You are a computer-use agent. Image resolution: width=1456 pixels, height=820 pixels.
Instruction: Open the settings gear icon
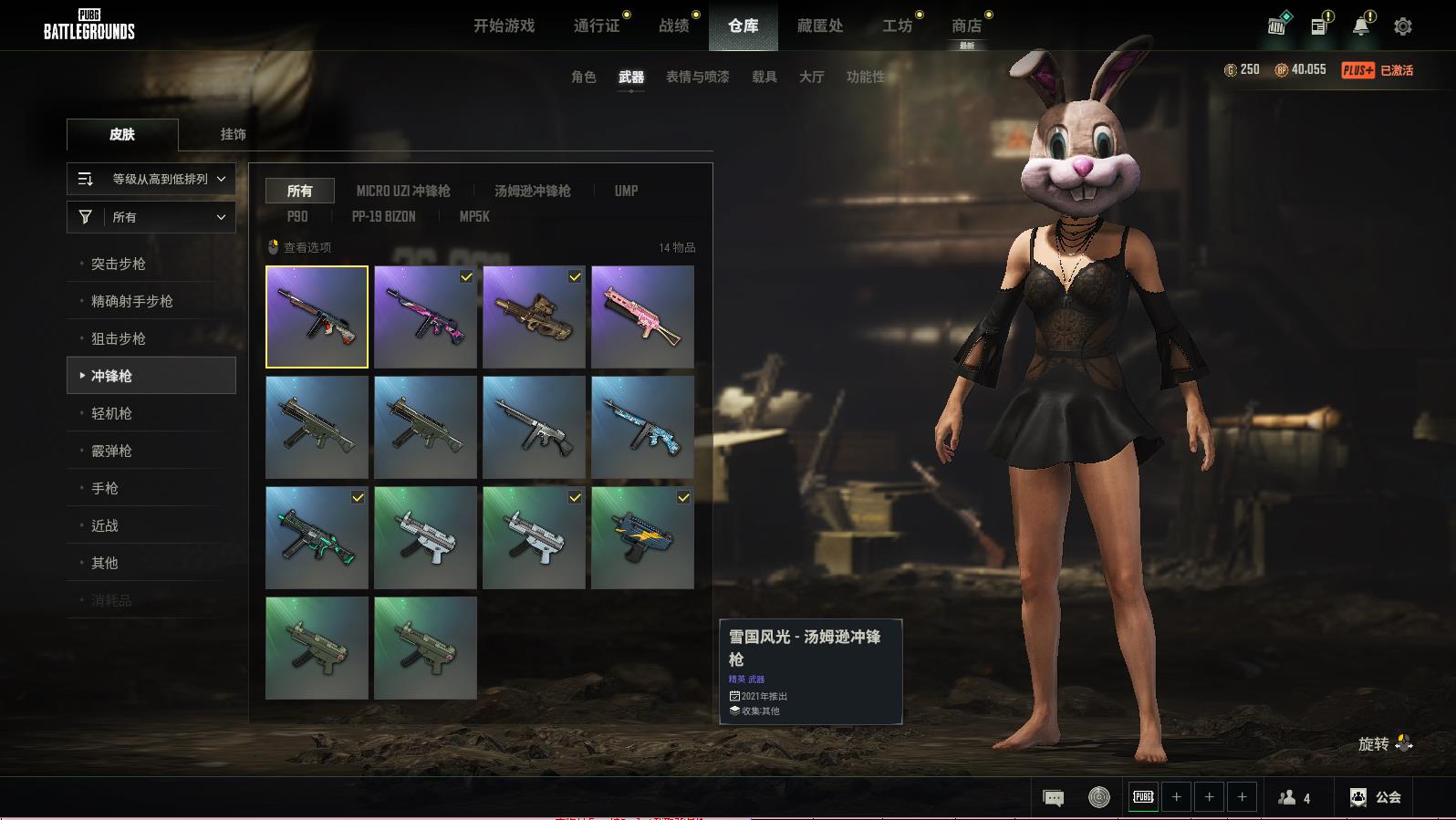(1402, 26)
